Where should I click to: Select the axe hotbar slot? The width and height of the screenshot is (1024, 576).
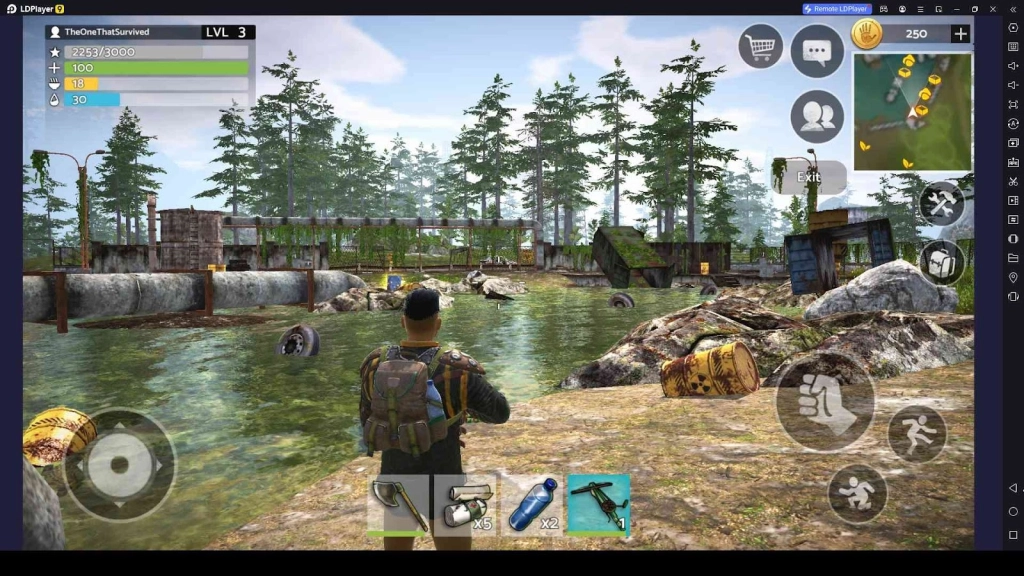click(x=398, y=504)
